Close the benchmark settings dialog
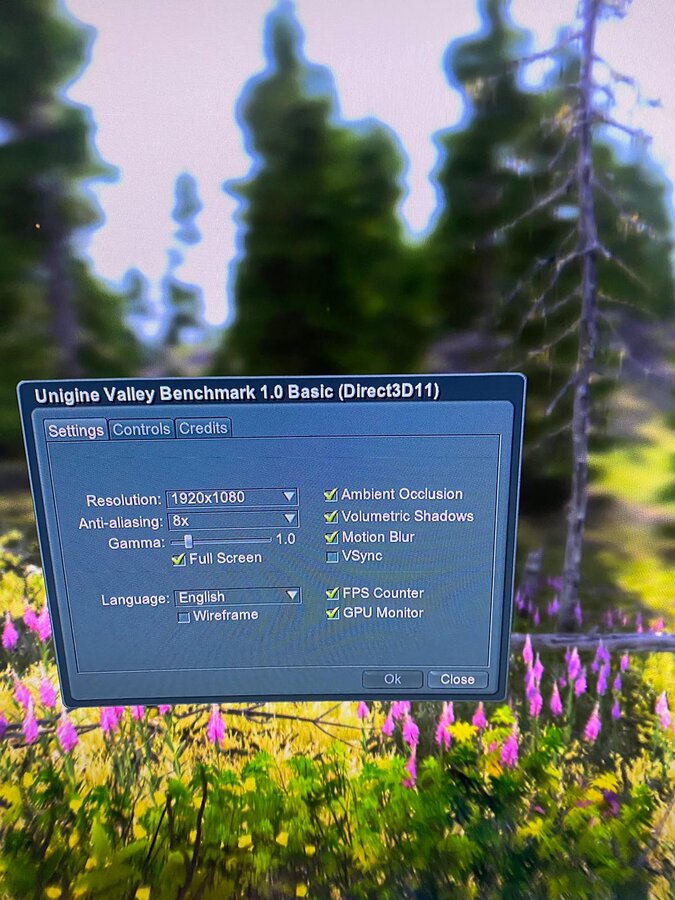This screenshot has width=675, height=900. pos(457,679)
